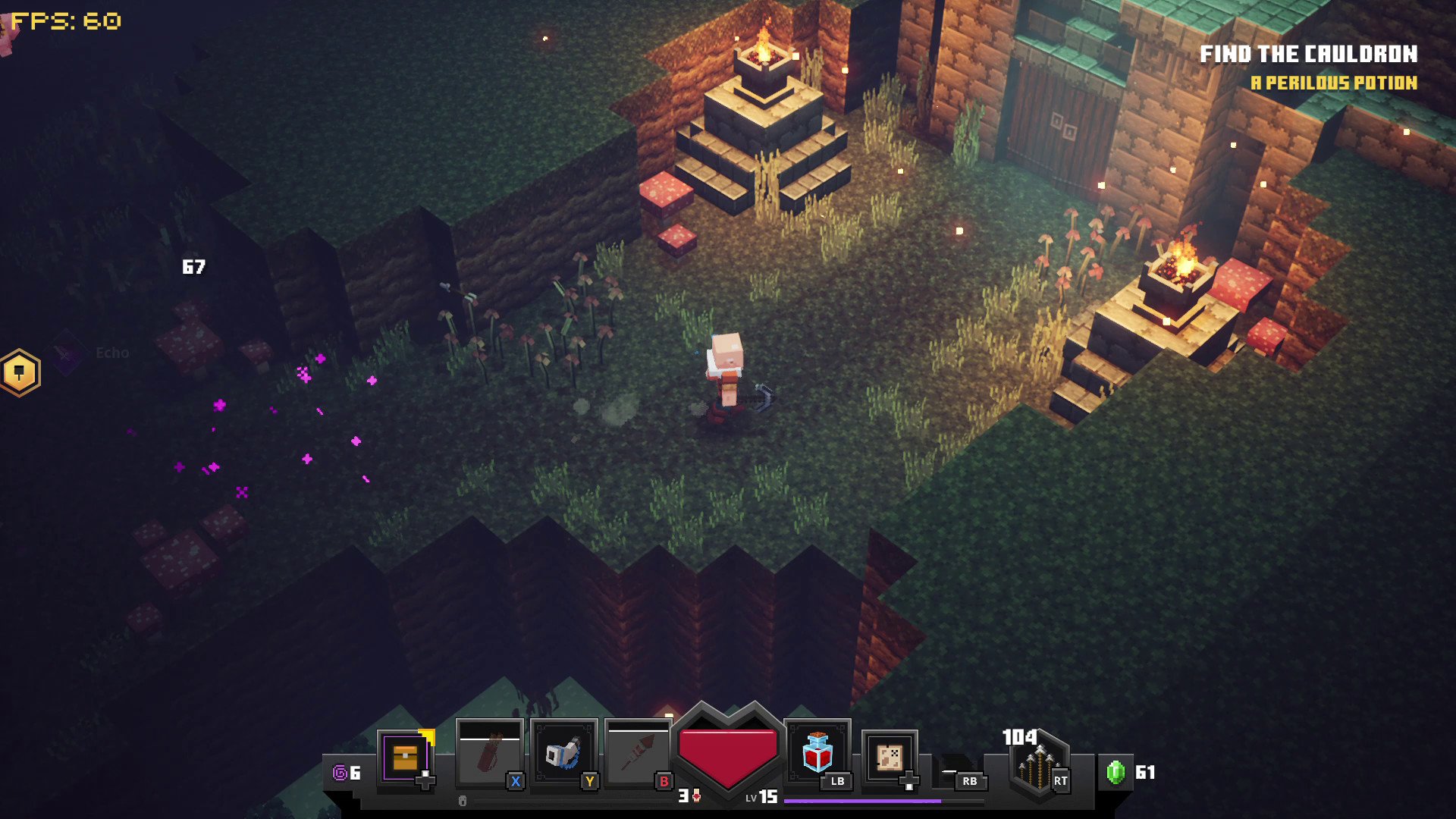Drink the red health potion

coord(817,752)
